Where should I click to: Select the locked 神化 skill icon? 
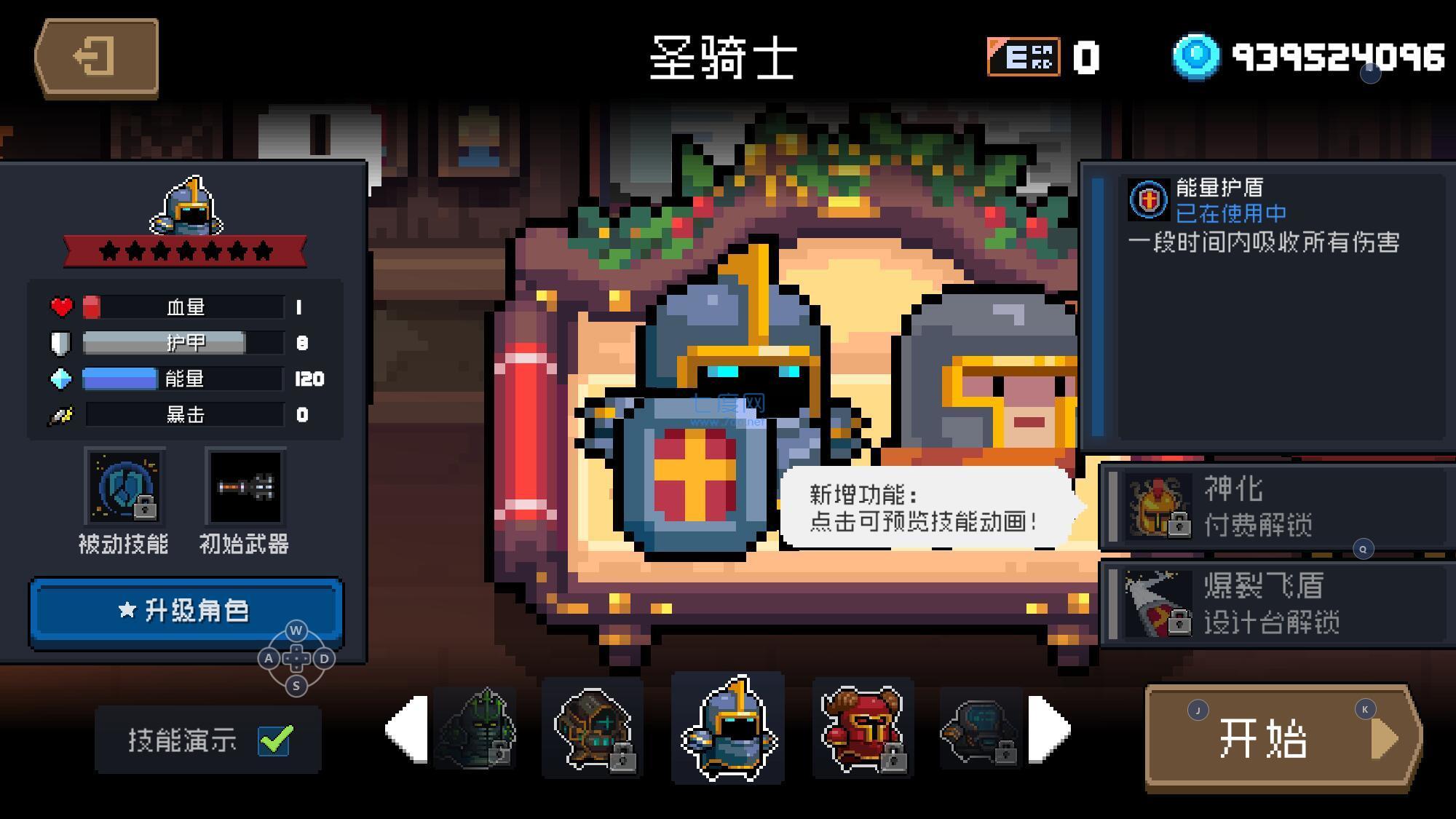1158,506
